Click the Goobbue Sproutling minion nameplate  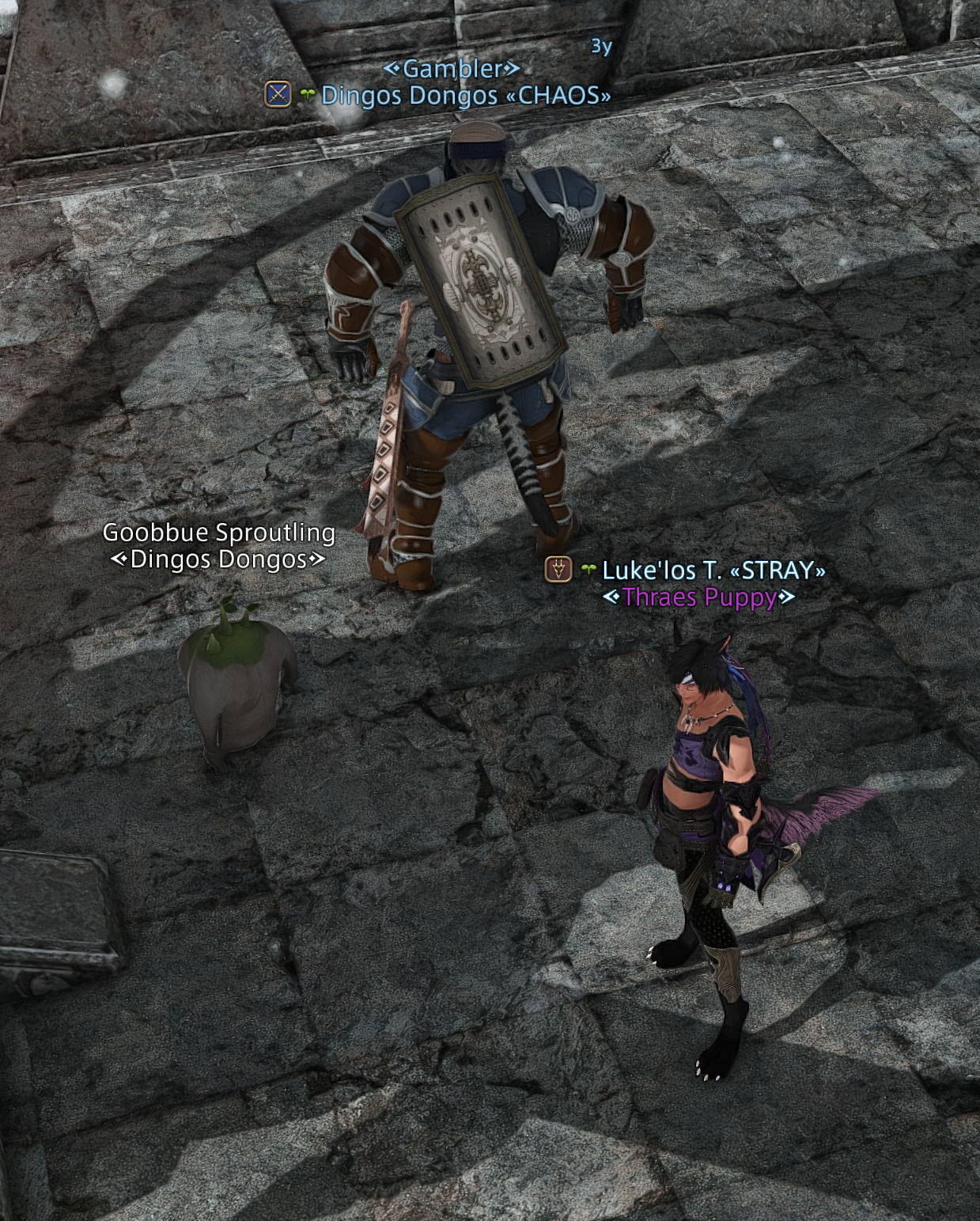tap(218, 533)
